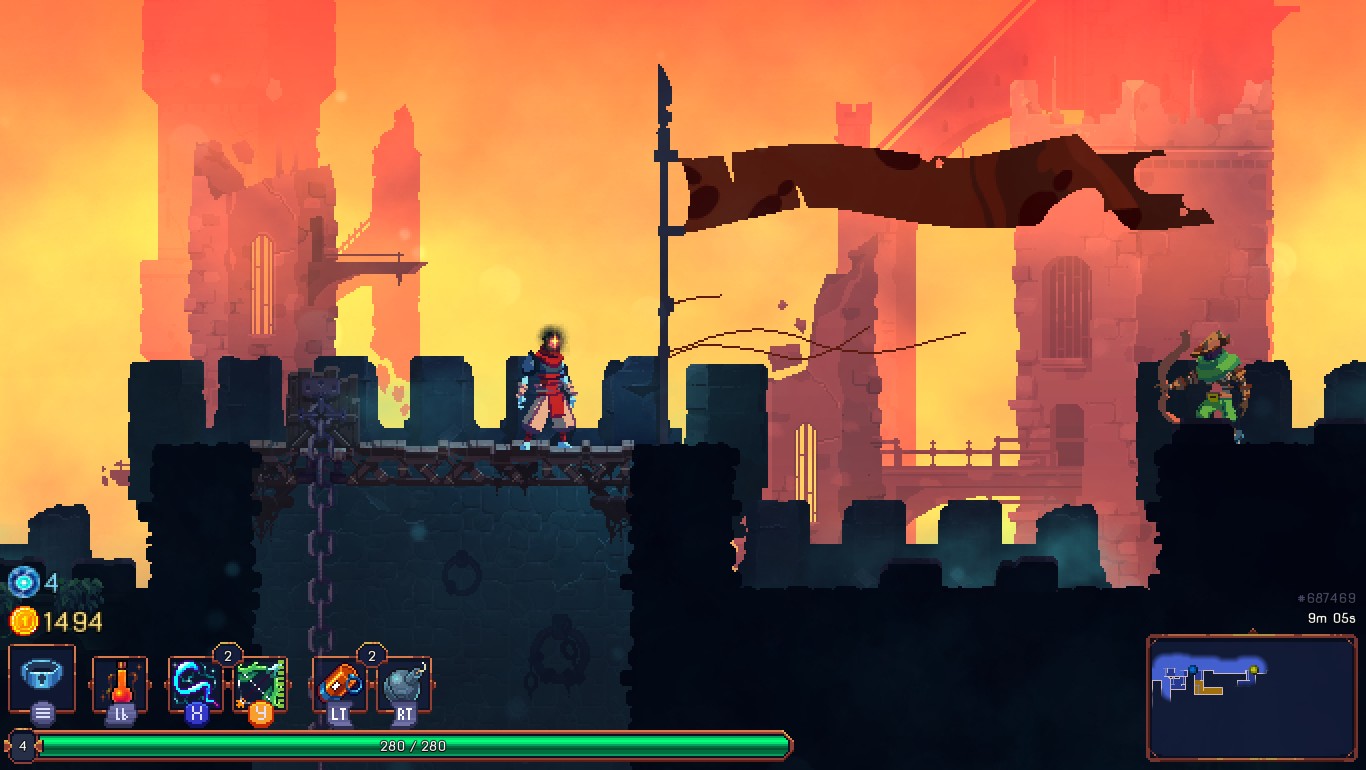
Task: Use the orange health flask
Action: pos(120,683)
